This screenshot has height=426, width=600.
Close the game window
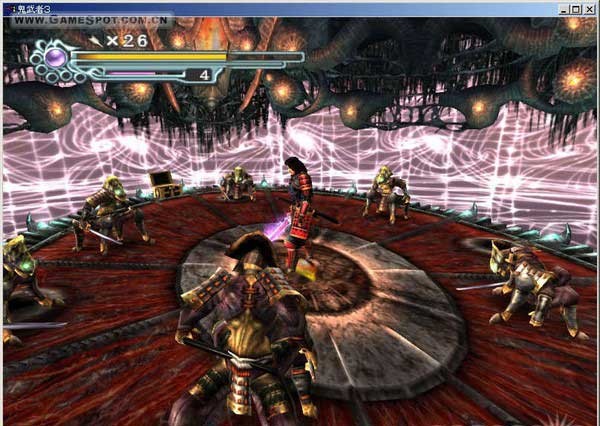[x=589, y=8]
